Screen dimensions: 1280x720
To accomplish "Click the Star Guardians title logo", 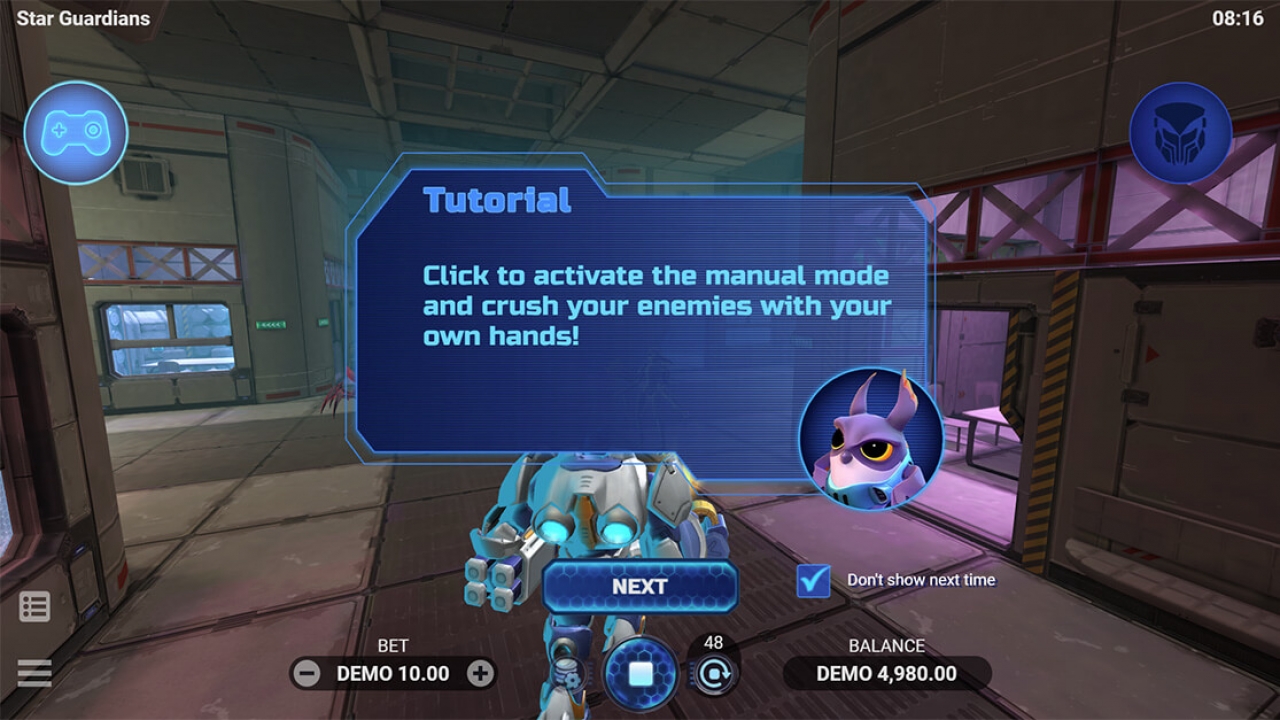I will (x=85, y=18).
